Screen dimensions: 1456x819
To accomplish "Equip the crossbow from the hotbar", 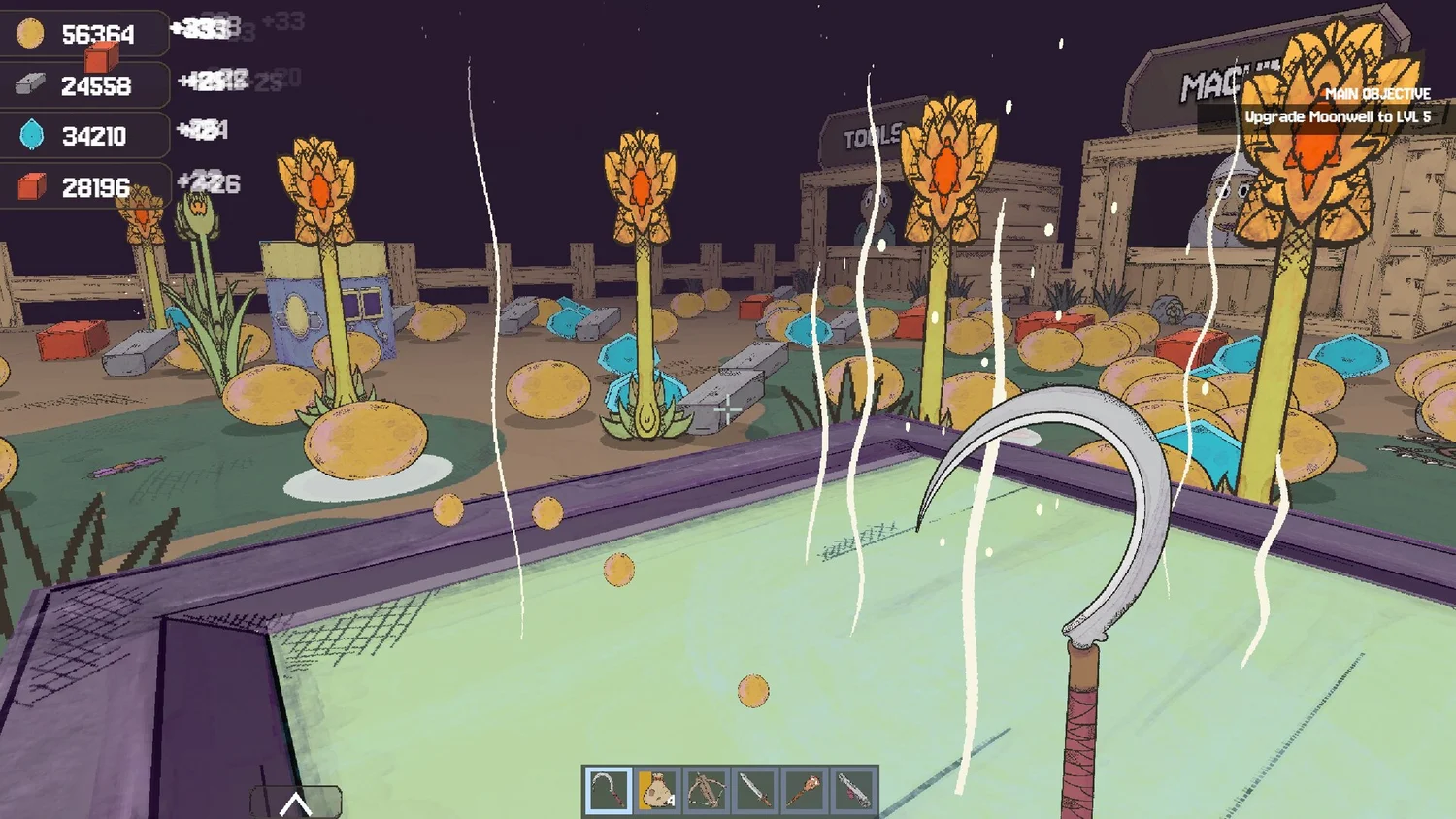I will [706, 790].
